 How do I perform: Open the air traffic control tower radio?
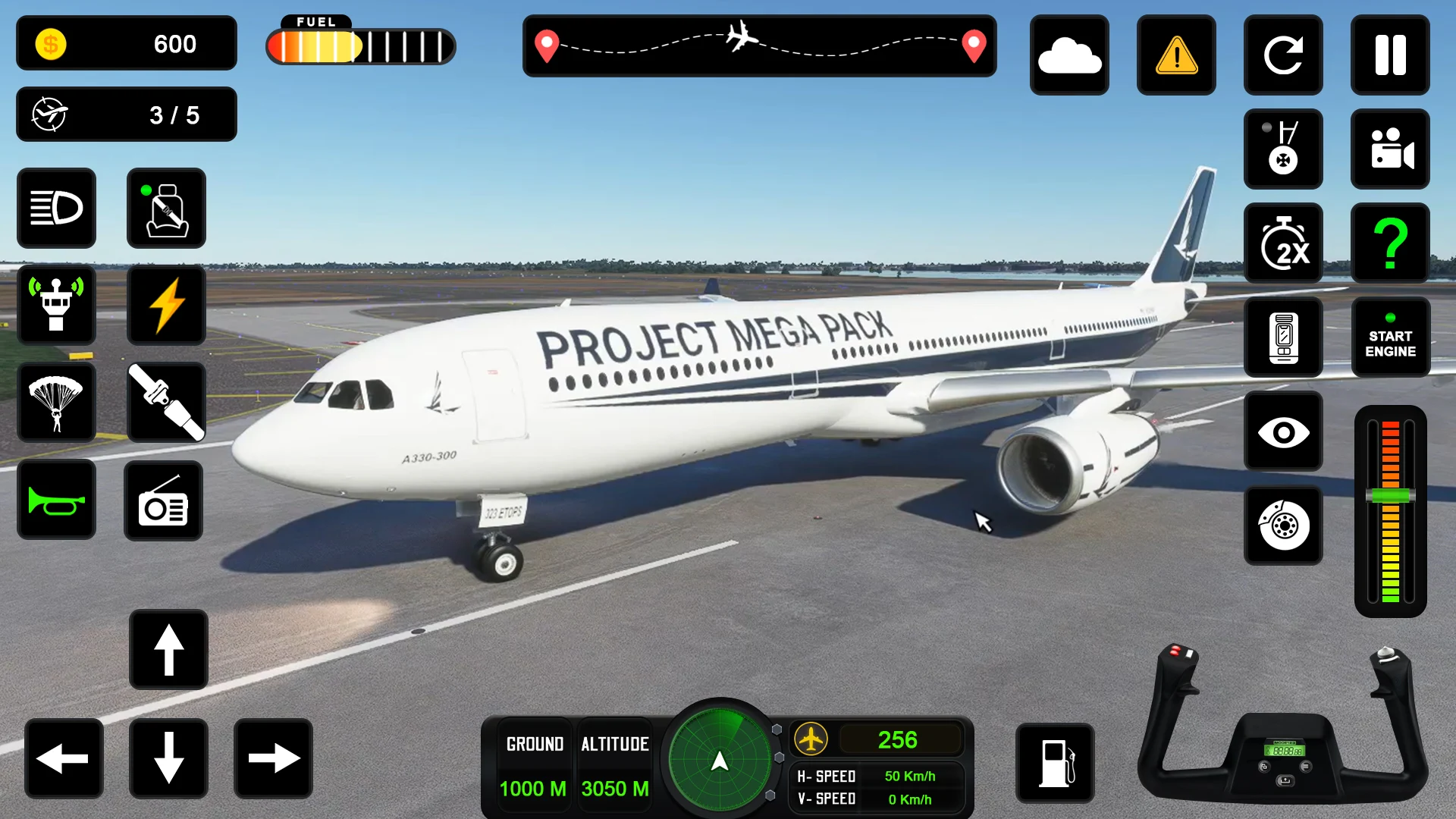[x=57, y=306]
